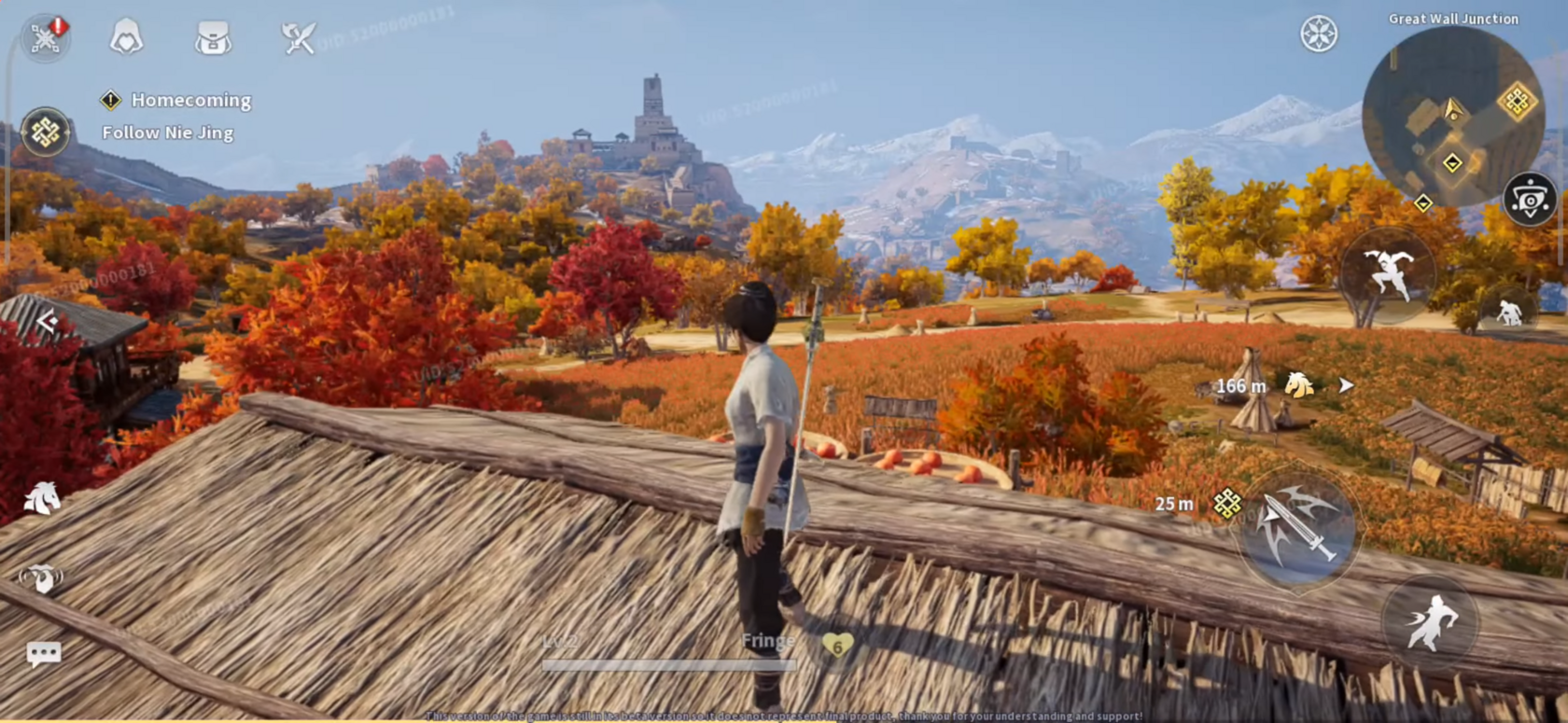Open the chat speech bubble
This screenshot has height=723, width=1568.
click(44, 654)
